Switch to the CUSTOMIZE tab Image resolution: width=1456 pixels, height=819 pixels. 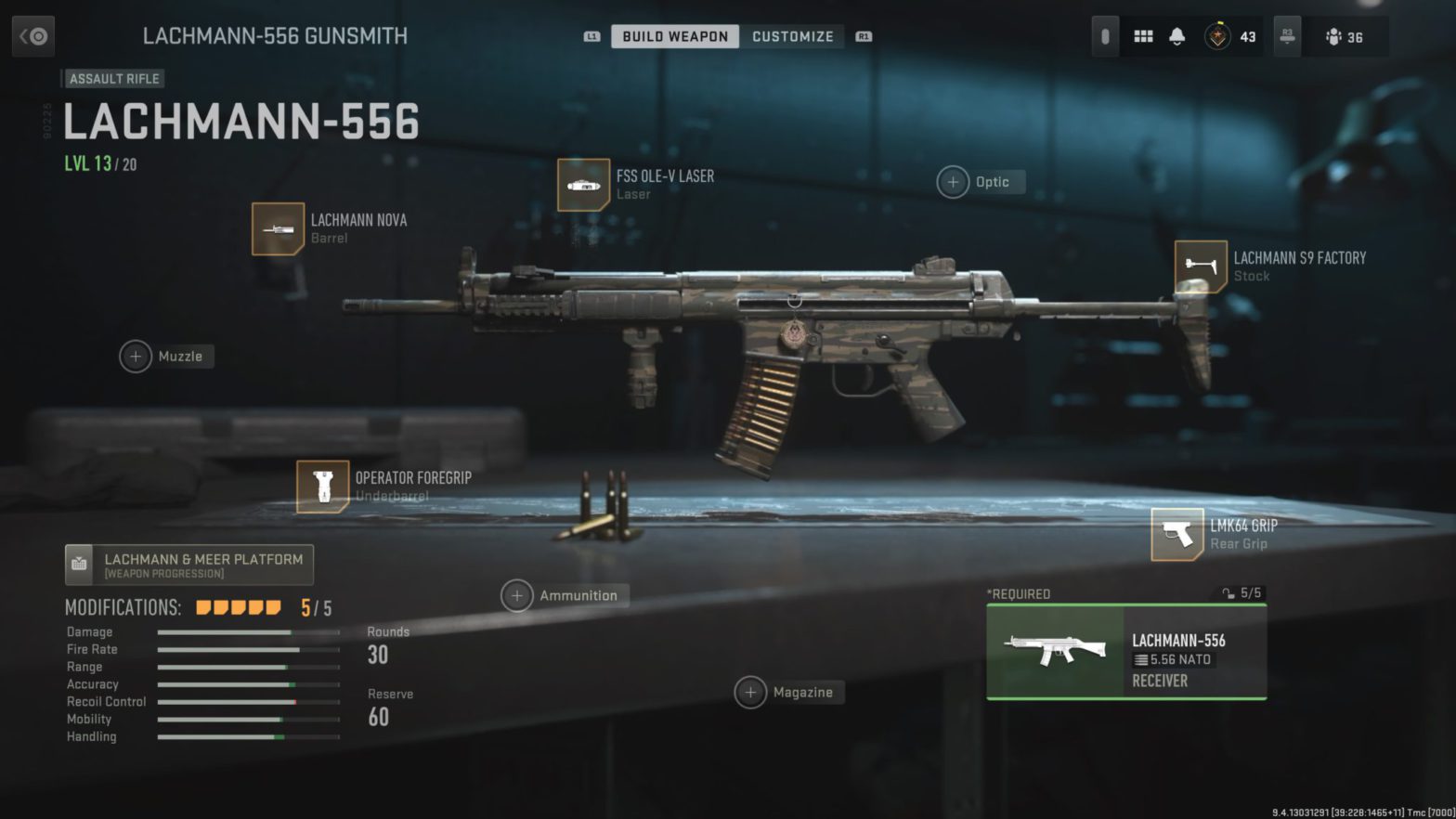tap(792, 36)
